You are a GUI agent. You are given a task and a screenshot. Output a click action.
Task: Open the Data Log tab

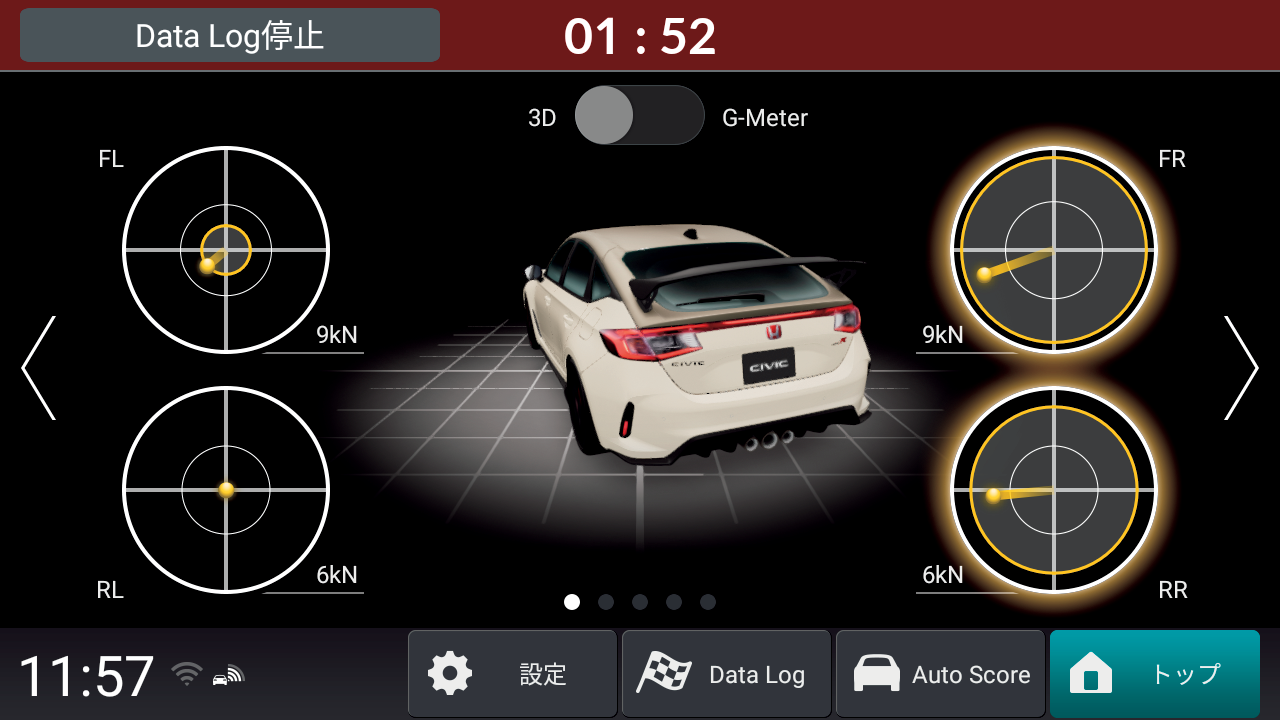click(x=726, y=673)
